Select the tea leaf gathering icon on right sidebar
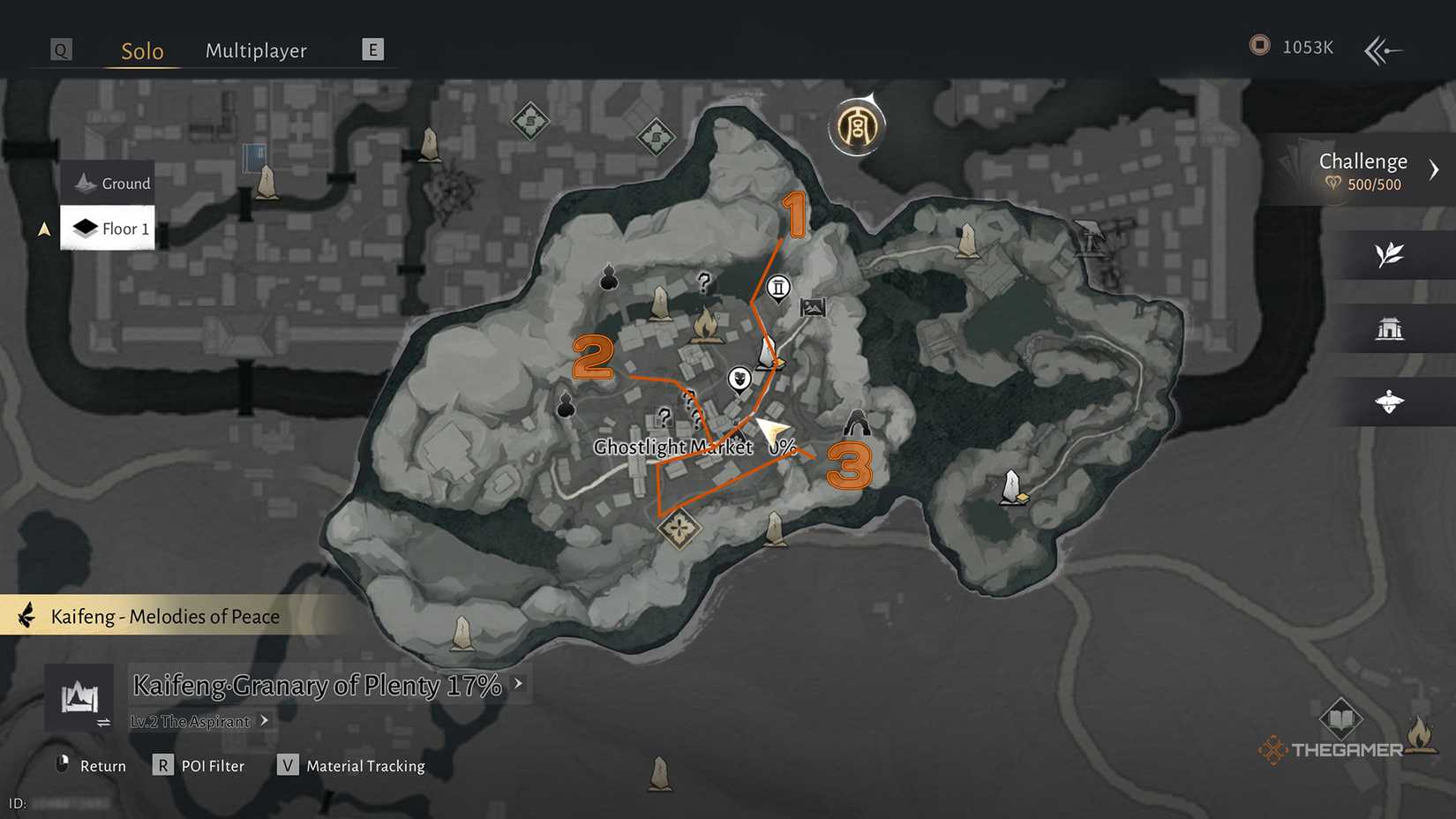1456x819 pixels. click(1390, 255)
